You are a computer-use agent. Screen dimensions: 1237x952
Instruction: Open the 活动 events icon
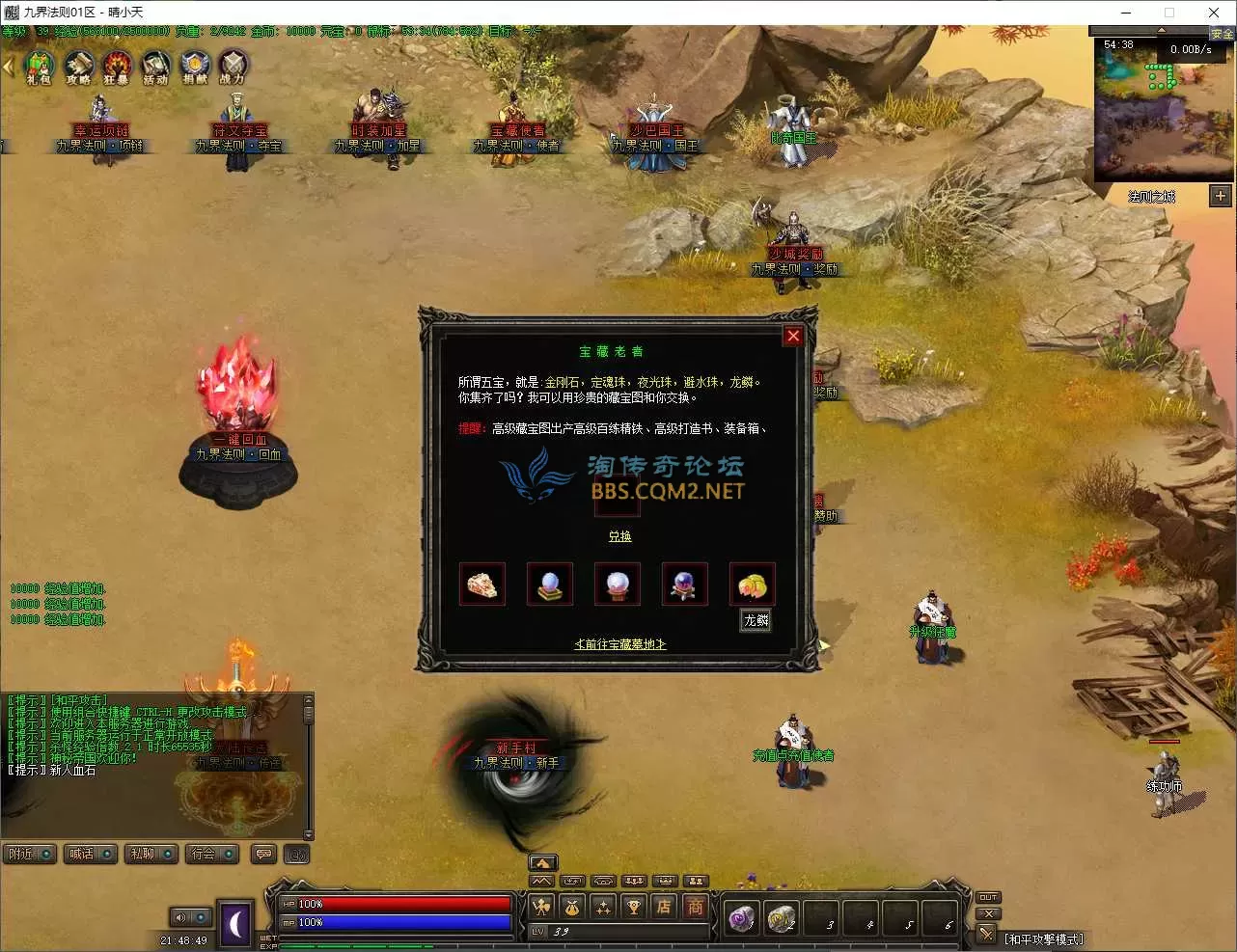155,67
